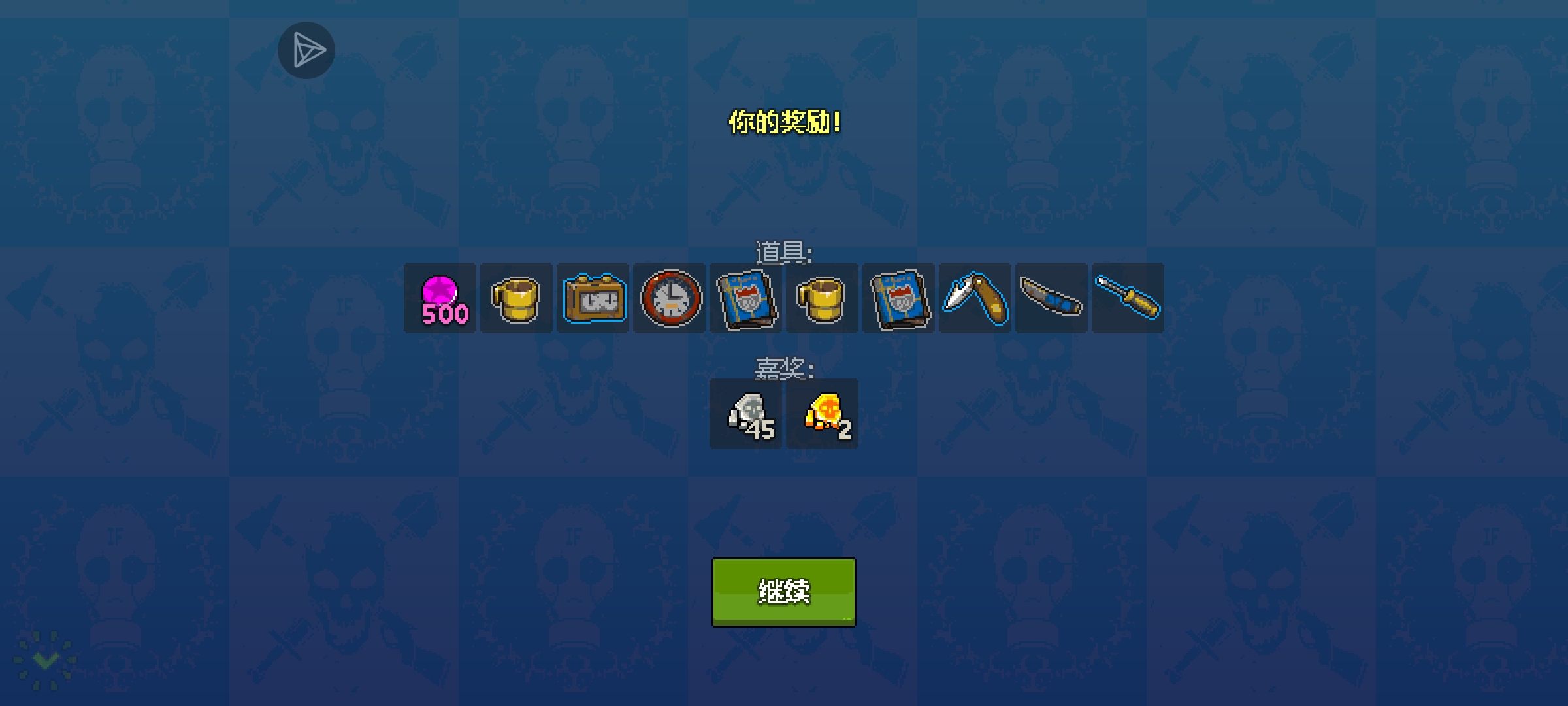Click the 嘉奖 section label
This screenshot has width=1568, height=706.
[783, 369]
